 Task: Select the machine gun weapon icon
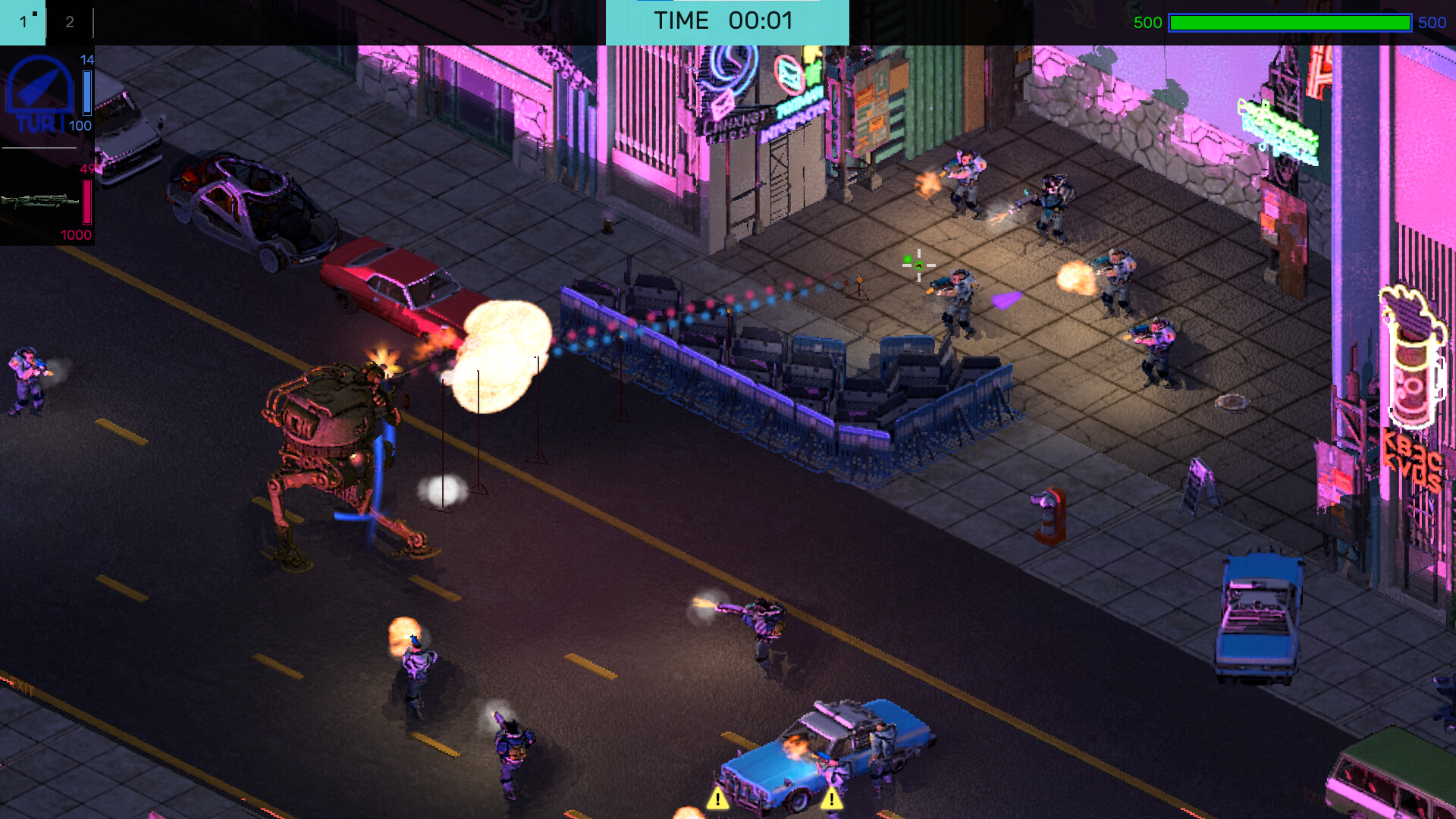pyautogui.click(x=38, y=201)
